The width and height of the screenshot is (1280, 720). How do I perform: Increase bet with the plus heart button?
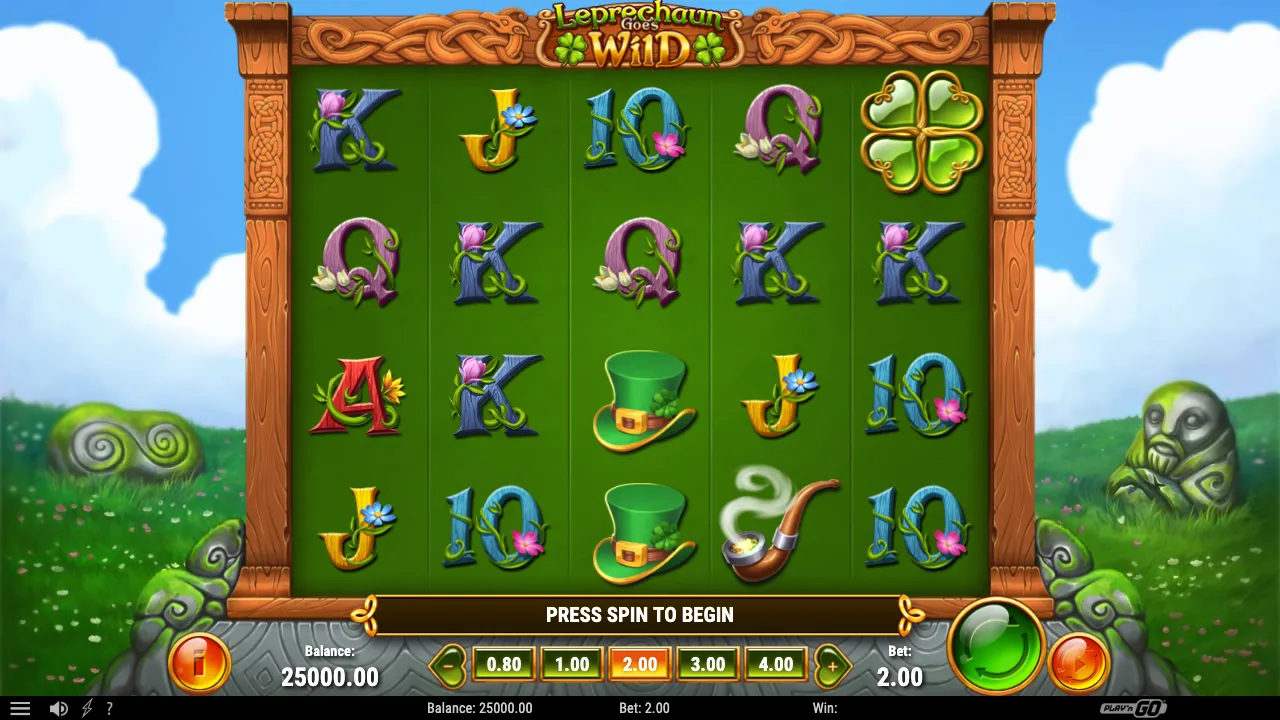[x=833, y=663]
